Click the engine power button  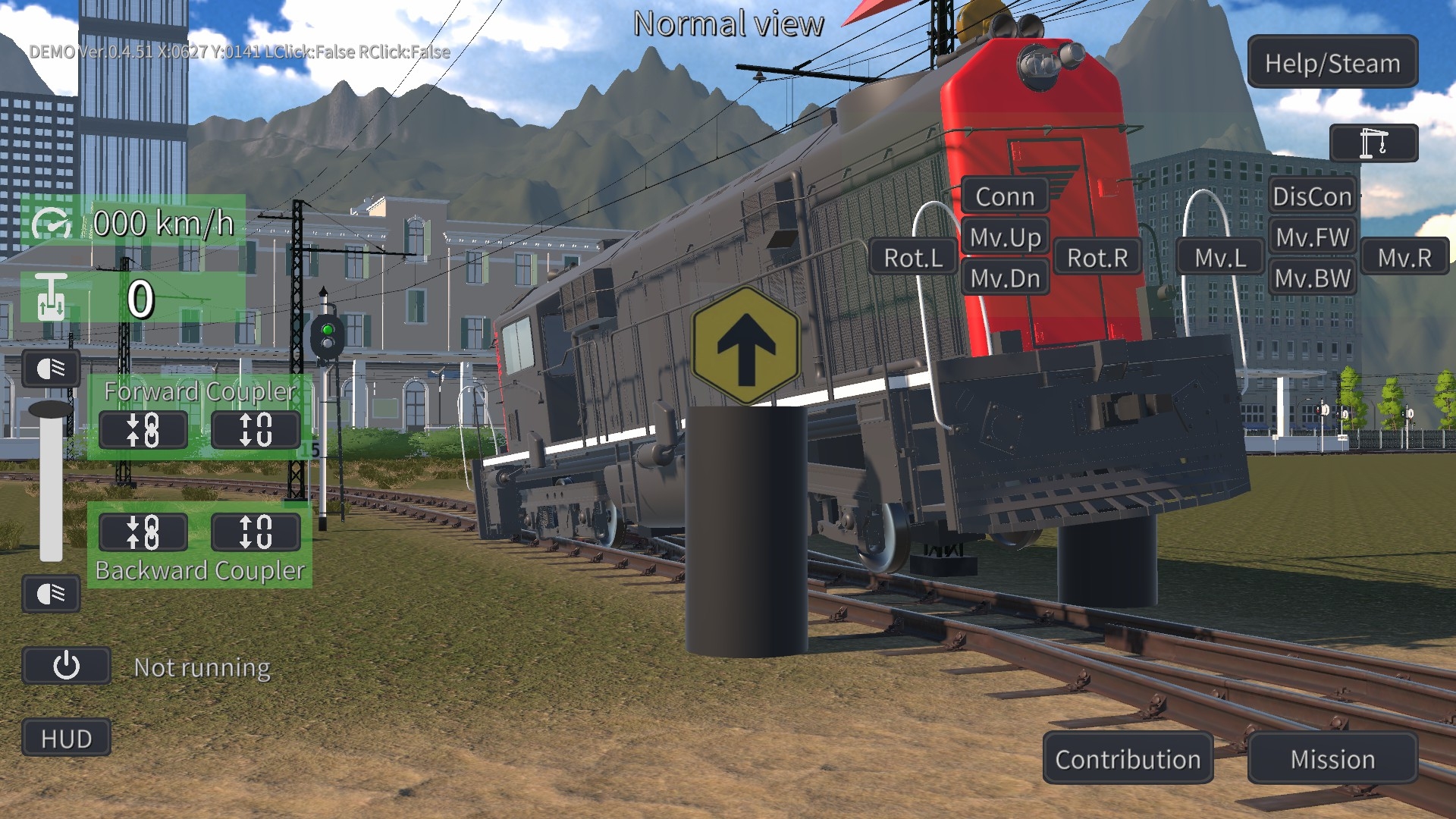67,666
